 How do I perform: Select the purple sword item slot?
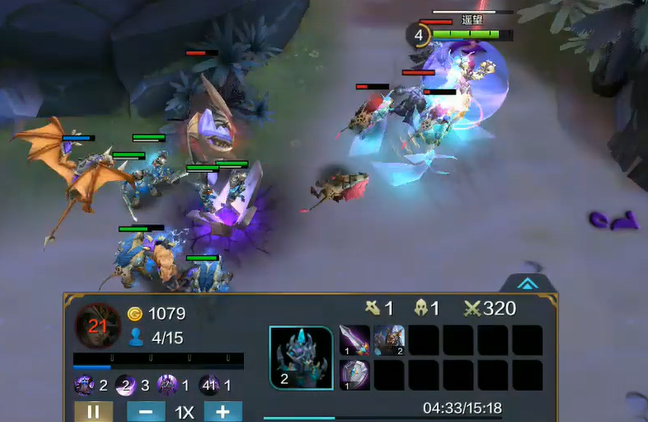tap(355, 340)
